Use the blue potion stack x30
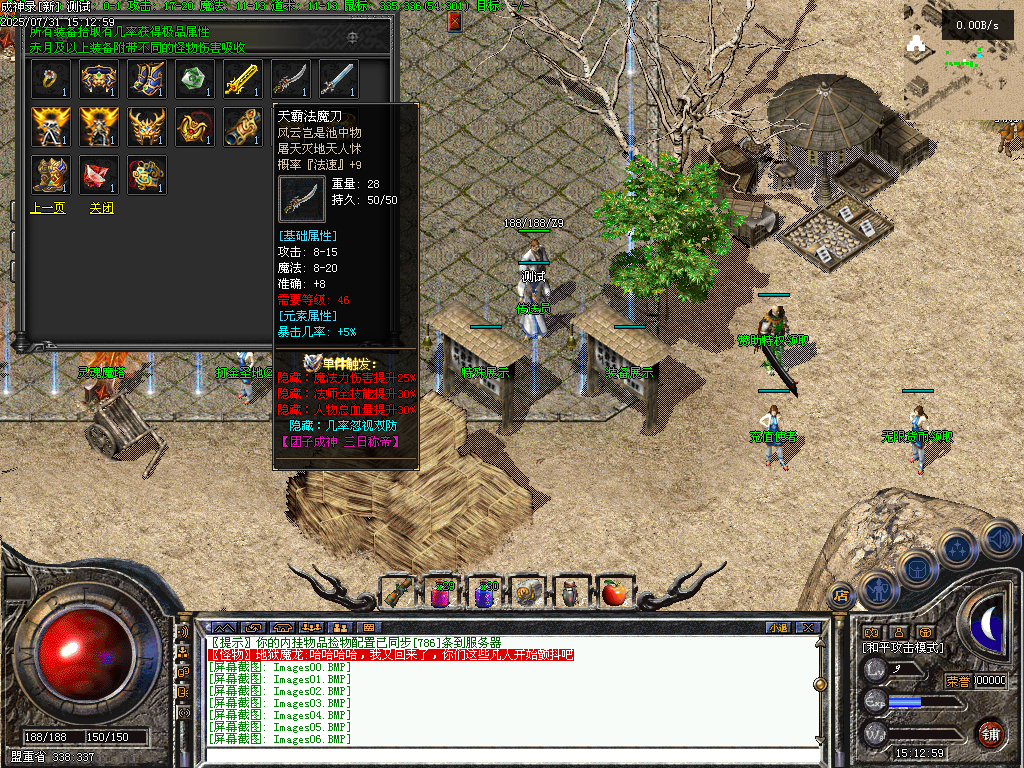Image resolution: width=1024 pixels, height=768 pixels. [x=484, y=593]
